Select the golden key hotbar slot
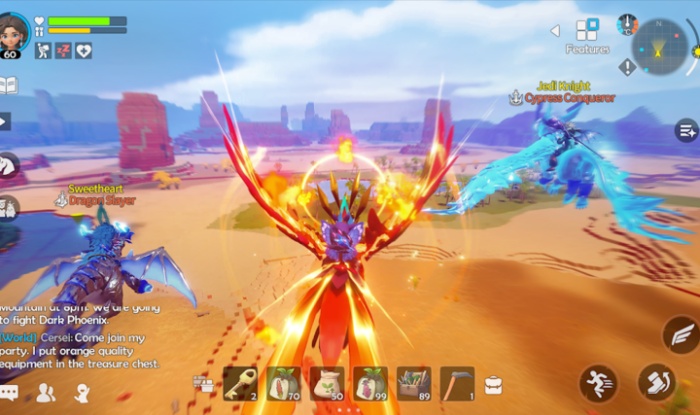700x415 pixels. tap(240, 383)
